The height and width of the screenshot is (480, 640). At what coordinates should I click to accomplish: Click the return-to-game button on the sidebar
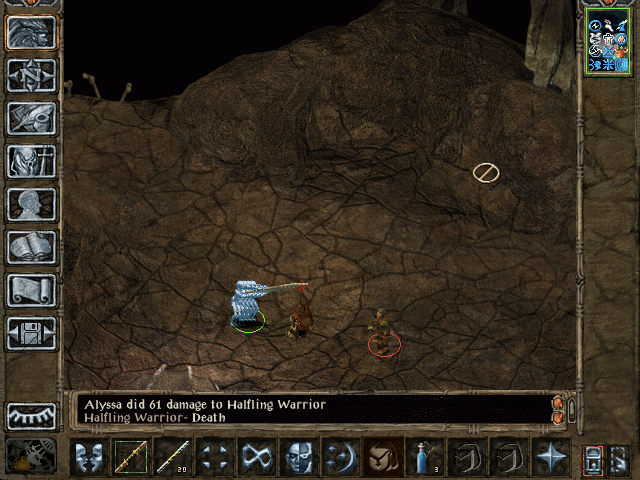pyautogui.click(x=32, y=32)
